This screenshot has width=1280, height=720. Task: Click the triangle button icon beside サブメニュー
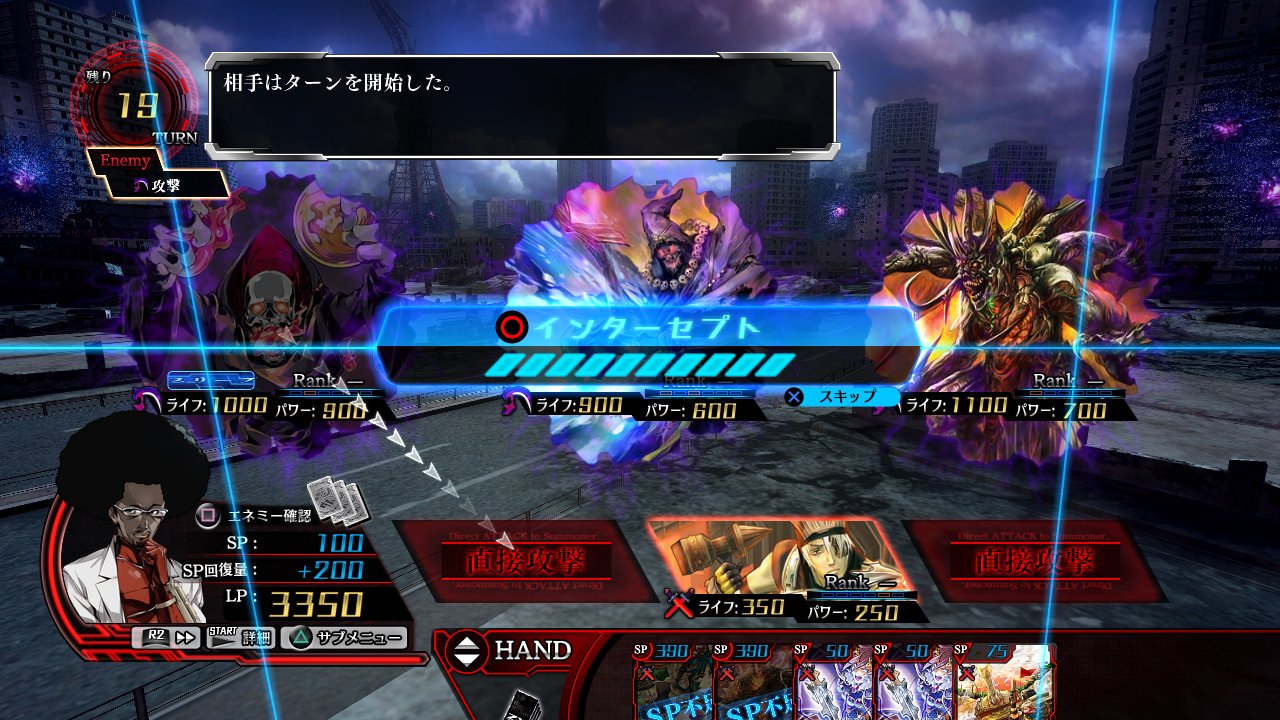pos(301,636)
